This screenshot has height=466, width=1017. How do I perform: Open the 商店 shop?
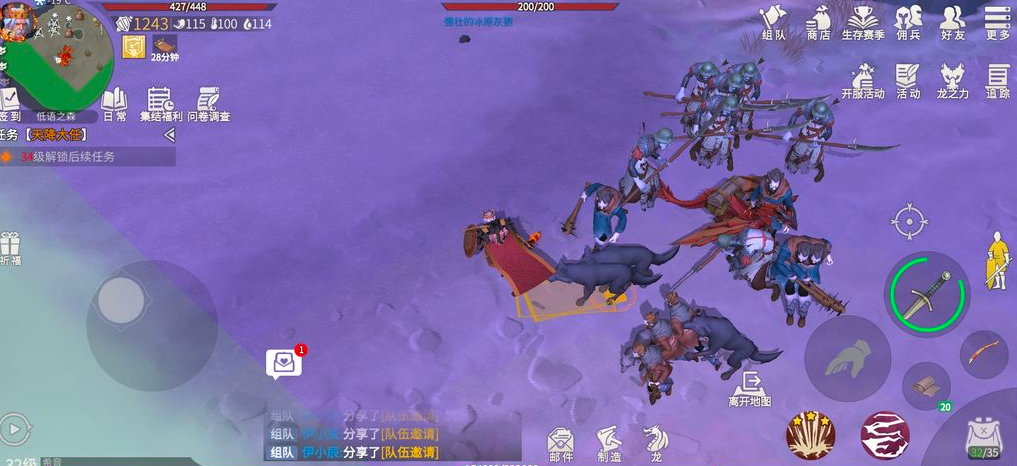(x=818, y=22)
